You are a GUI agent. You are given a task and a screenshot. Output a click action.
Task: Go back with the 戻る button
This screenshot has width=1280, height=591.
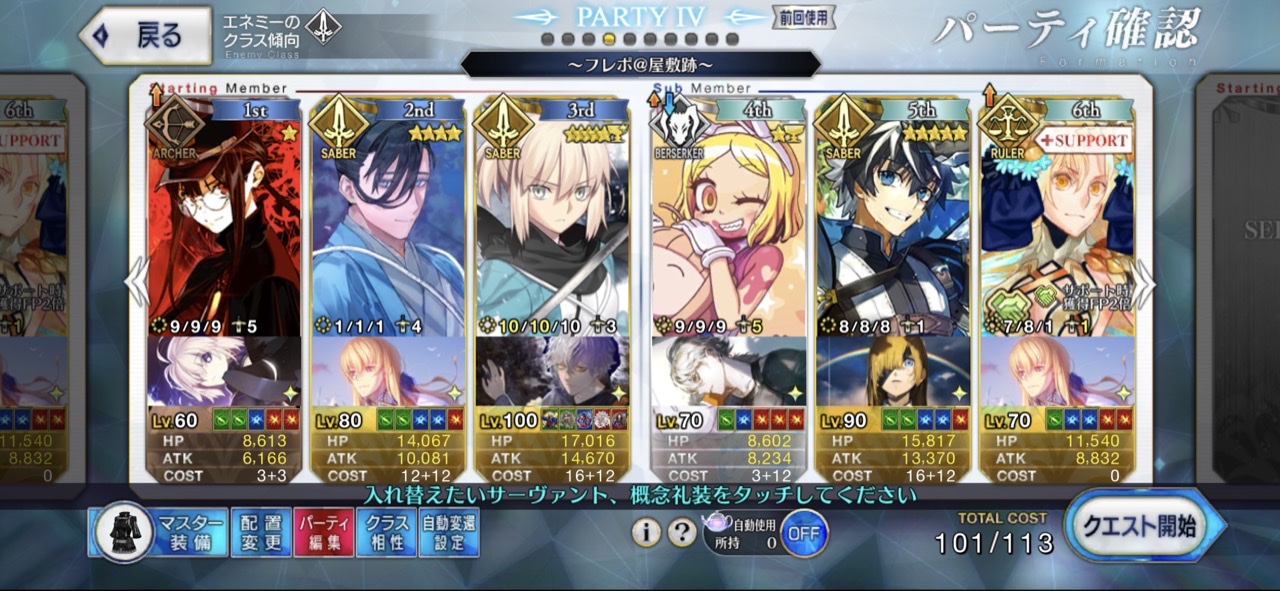[x=145, y=36]
